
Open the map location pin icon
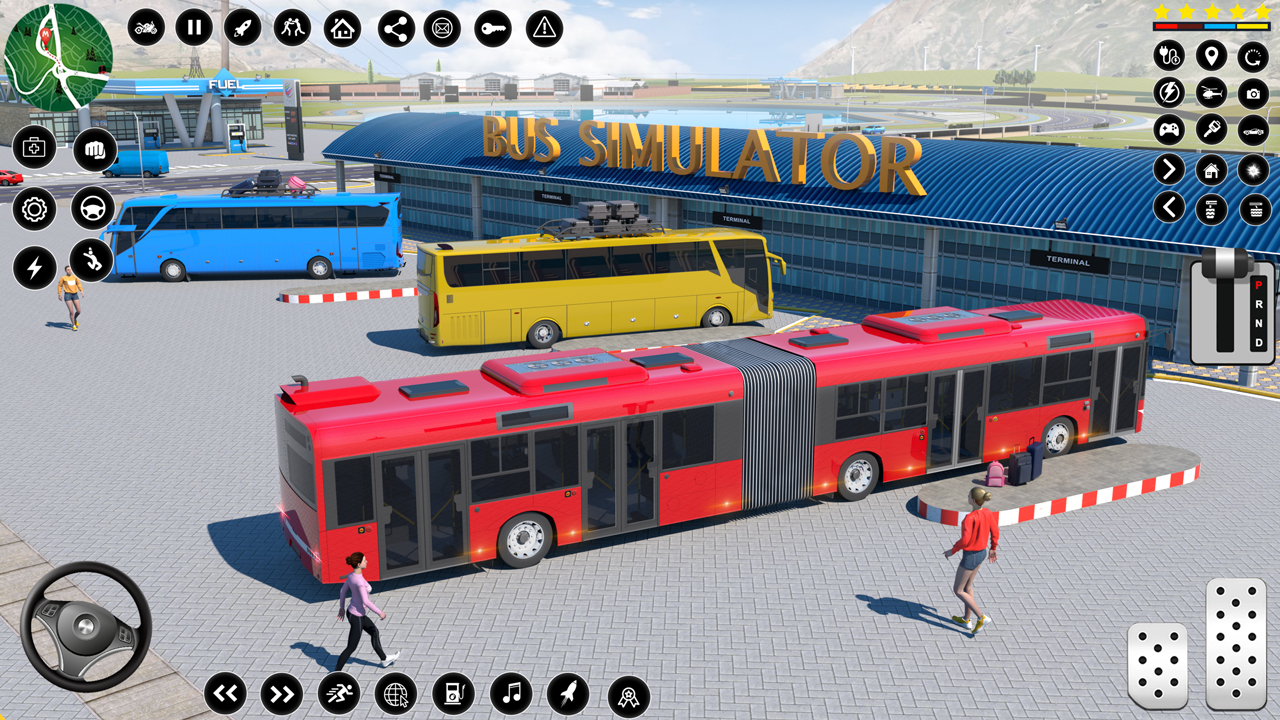pos(1210,57)
